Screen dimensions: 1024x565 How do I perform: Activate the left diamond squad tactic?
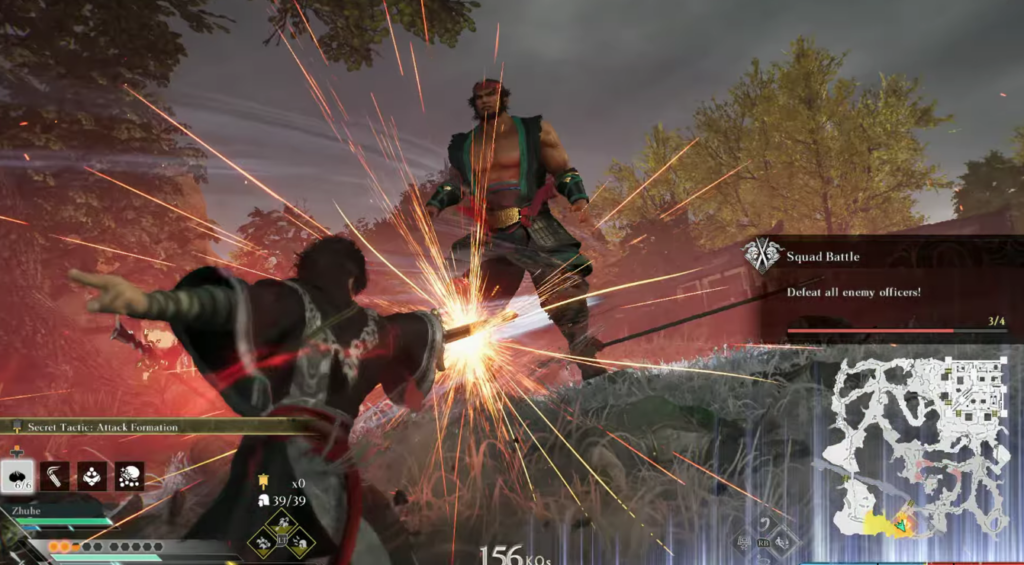[263, 541]
